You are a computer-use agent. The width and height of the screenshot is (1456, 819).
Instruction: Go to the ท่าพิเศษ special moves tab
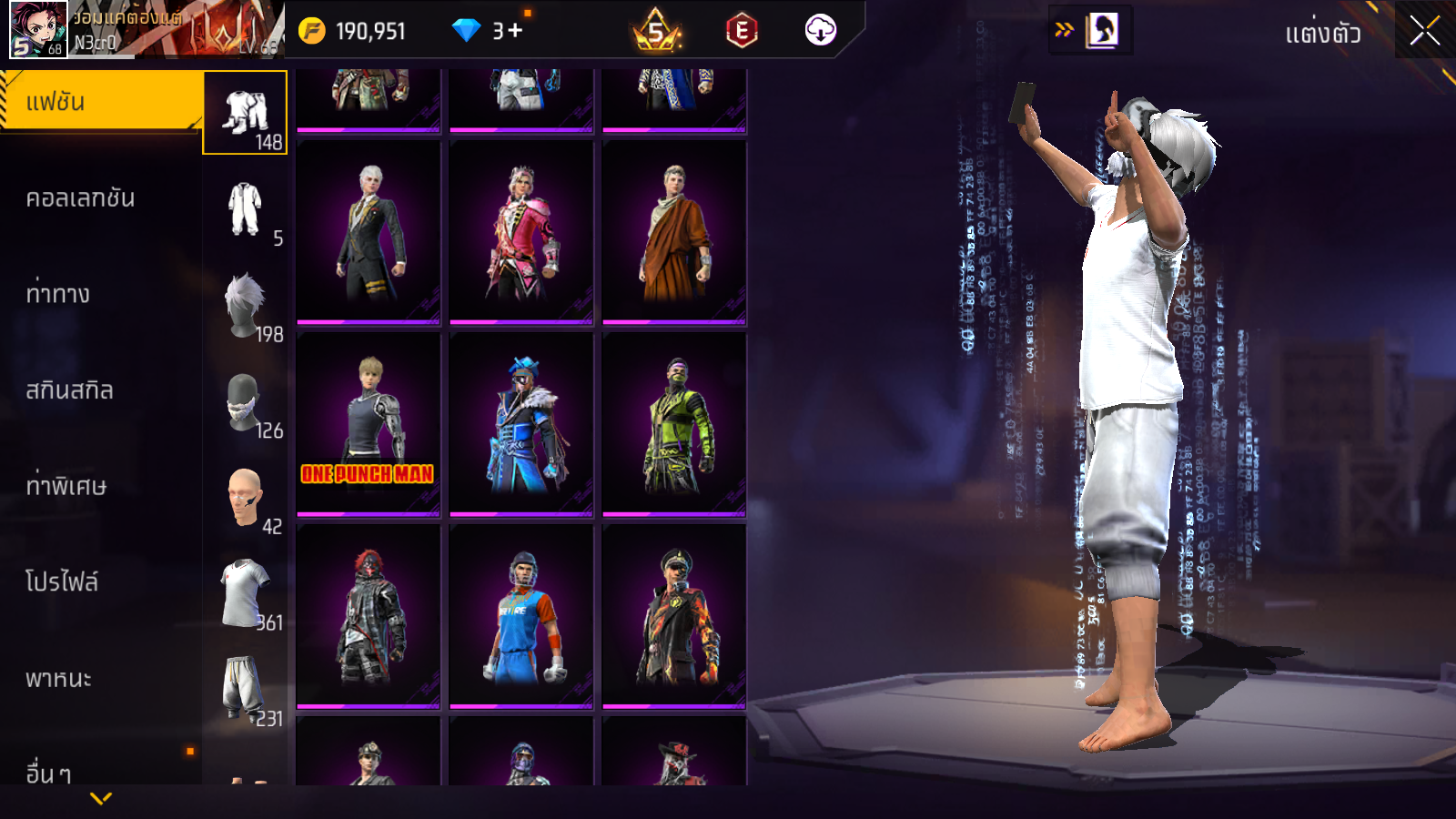coord(66,486)
